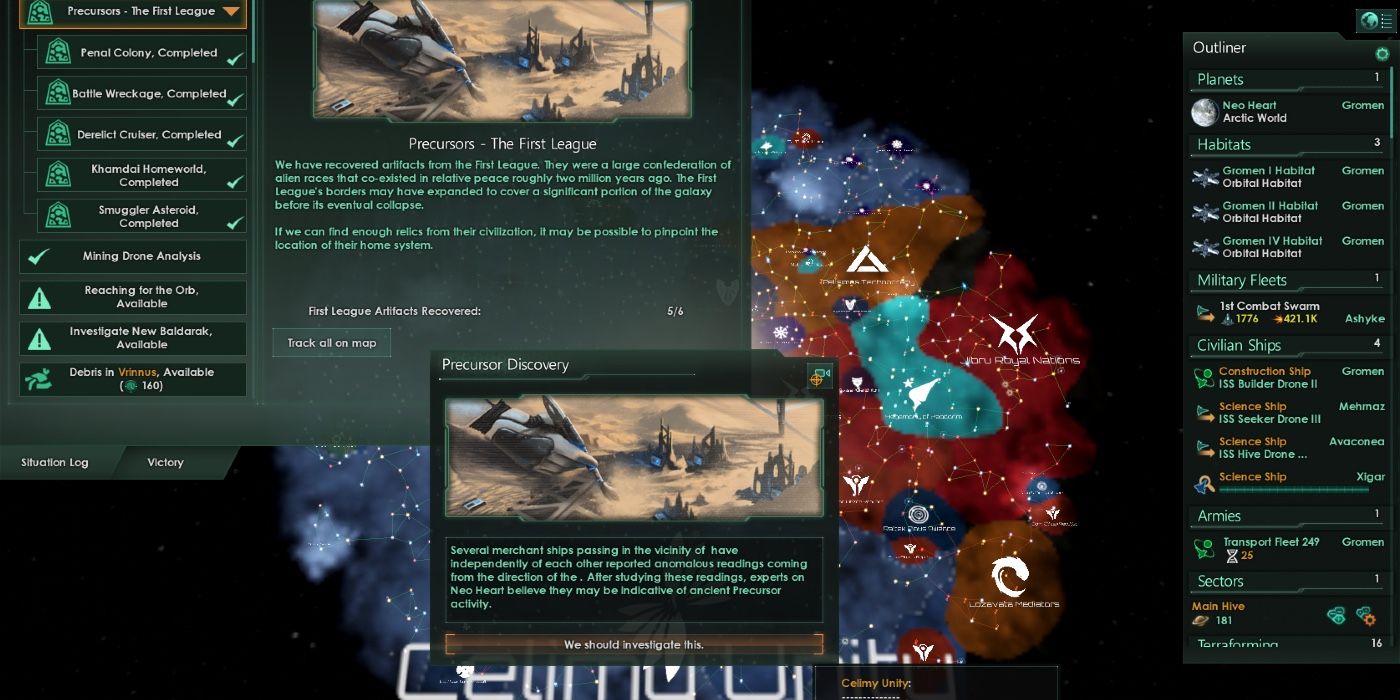The width and height of the screenshot is (1400, 700).
Task: Select Investigate New Baldarak project
Action: 133,338
